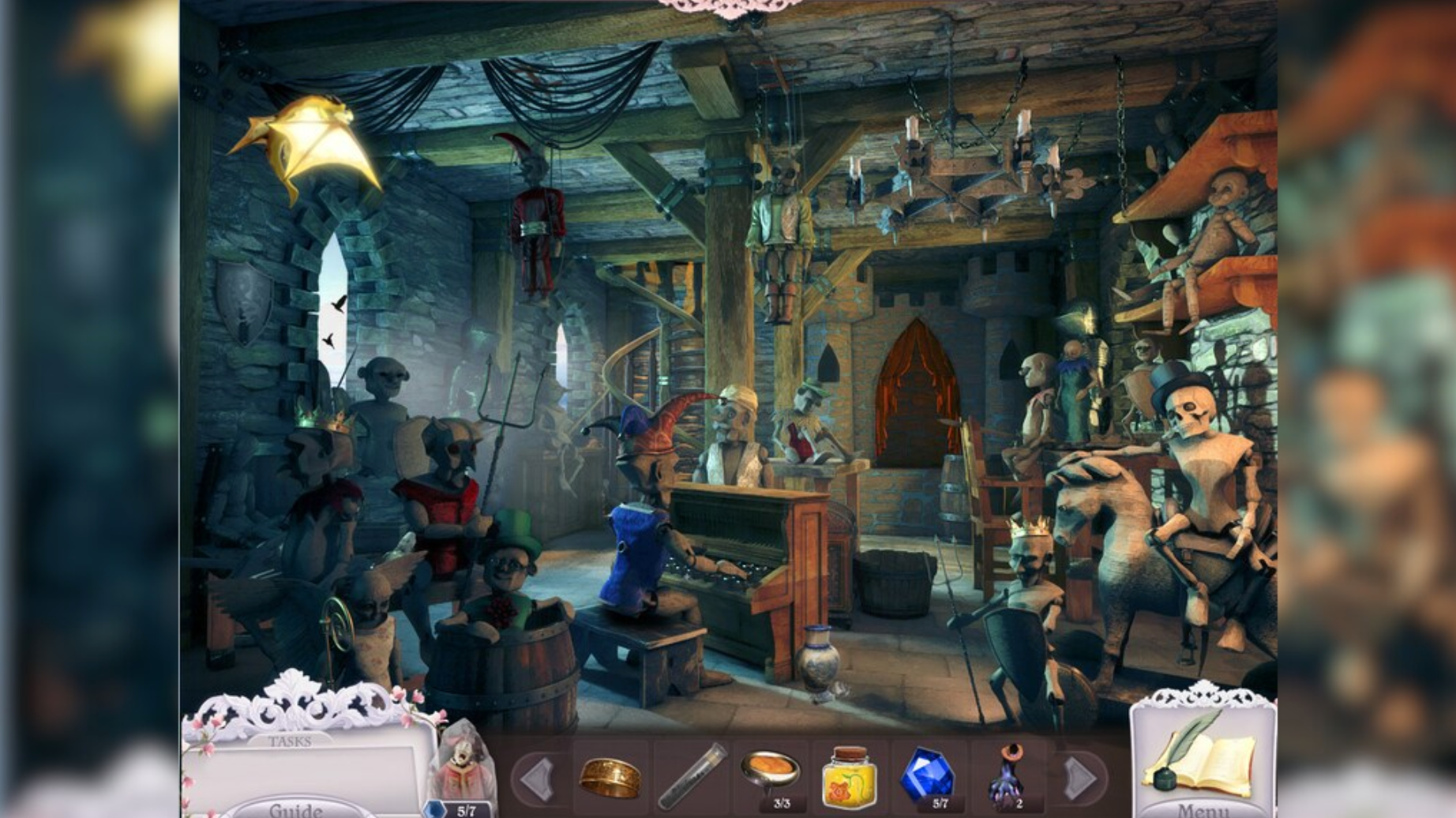
Task: Select the blue sapphire gem item
Action: click(x=927, y=775)
